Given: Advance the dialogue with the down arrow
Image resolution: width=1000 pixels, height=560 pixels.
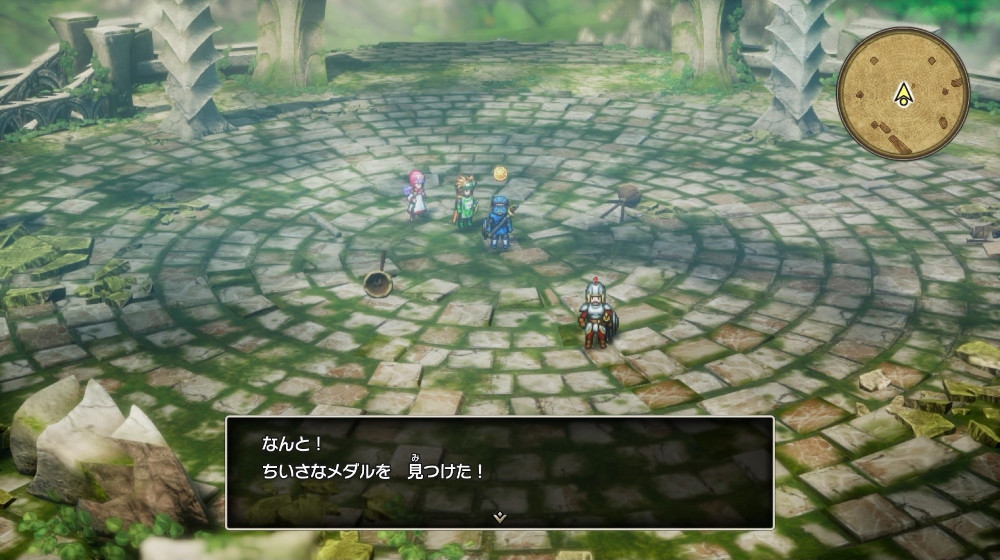Looking at the screenshot, I should coord(500,517).
